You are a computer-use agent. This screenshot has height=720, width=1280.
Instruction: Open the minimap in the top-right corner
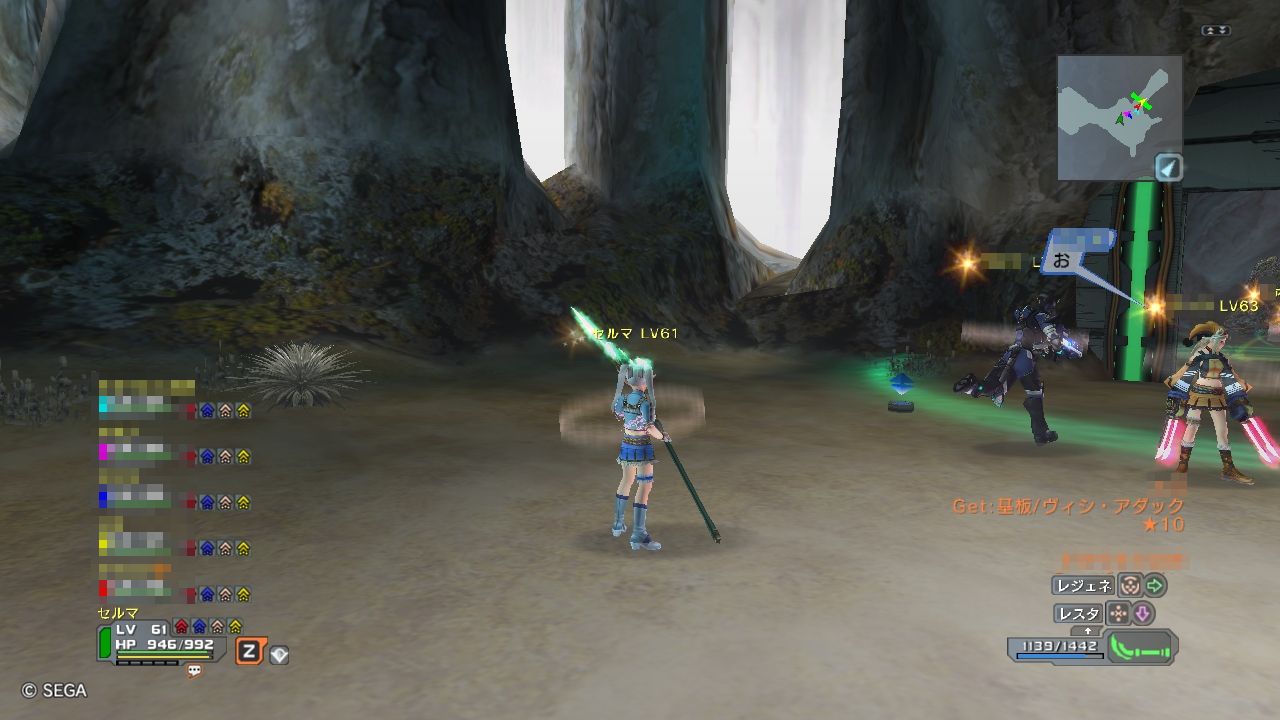click(x=1119, y=116)
